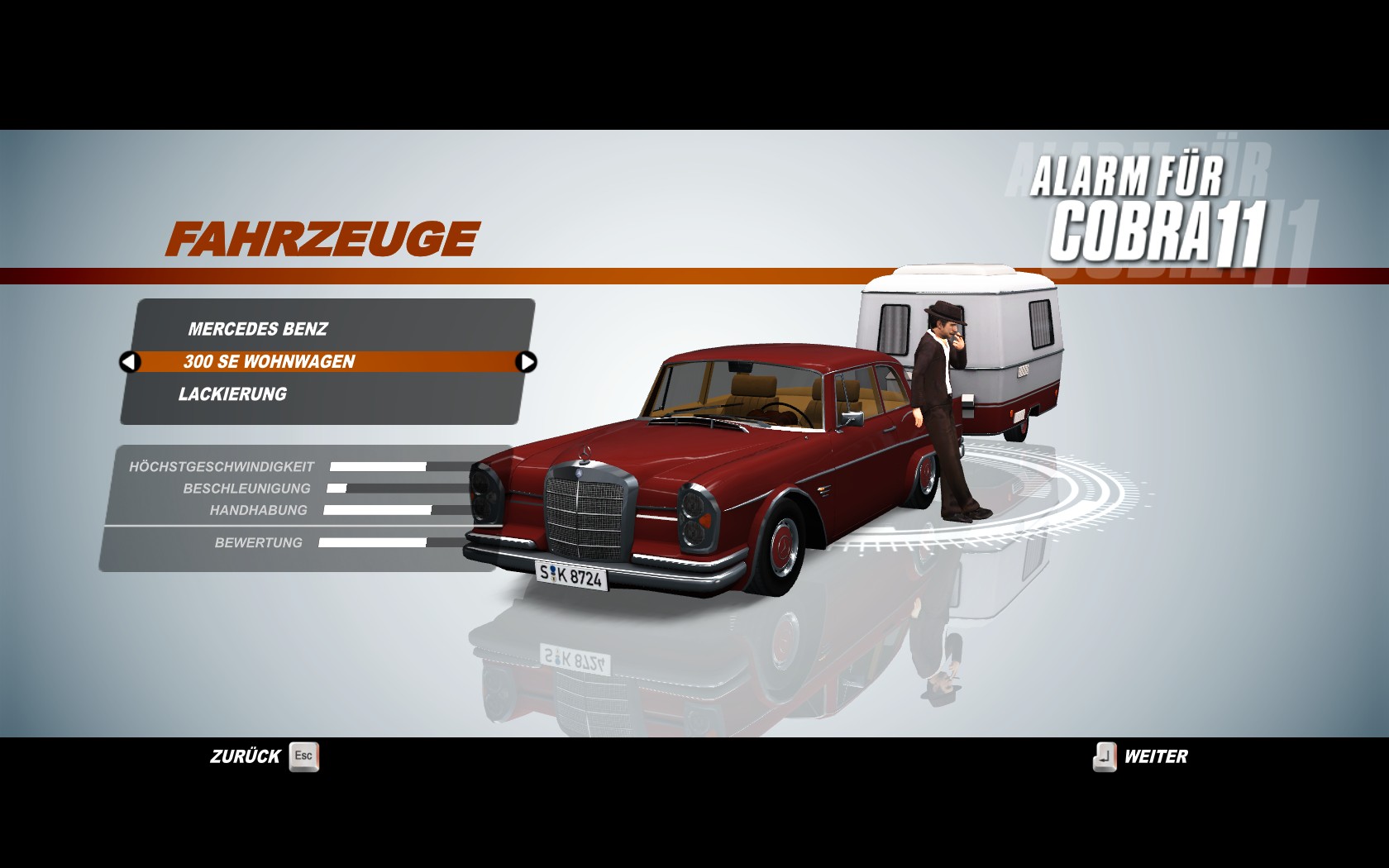Image resolution: width=1389 pixels, height=868 pixels.
Task: Select the Mercedes Benz menu row
Action: [x=258, y=329]
